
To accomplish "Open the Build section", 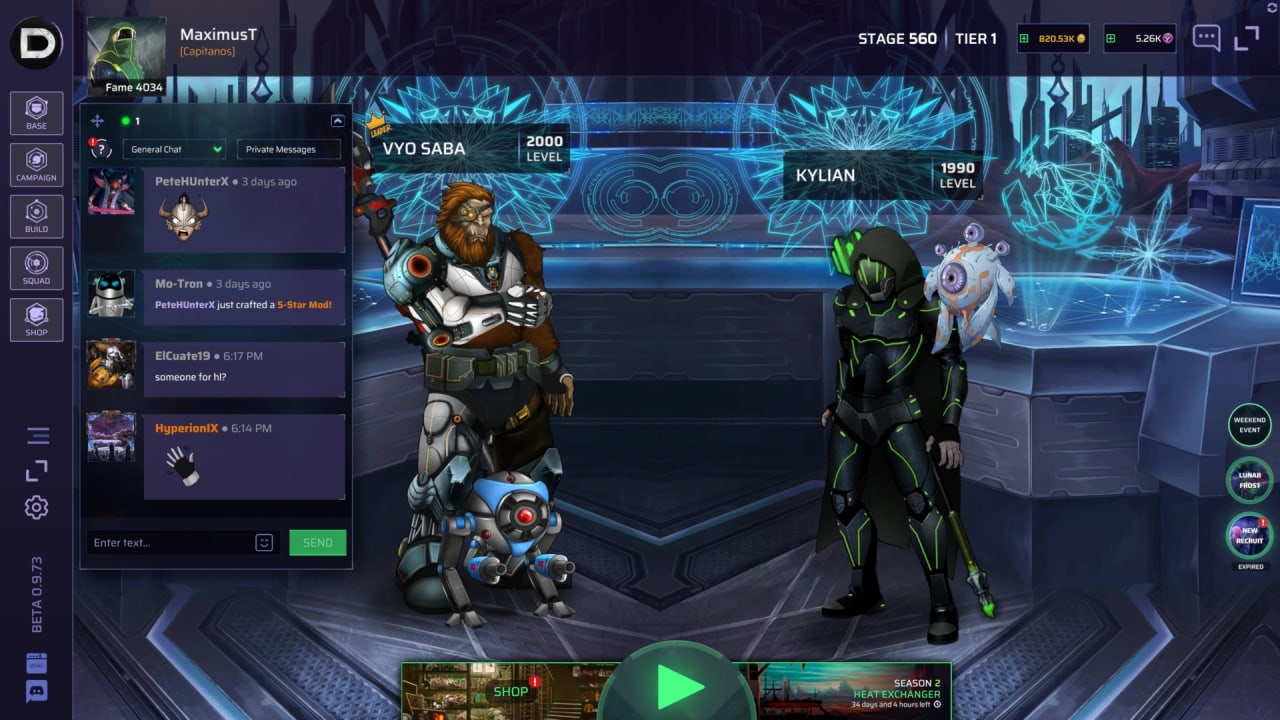I will tap(37, 217).
